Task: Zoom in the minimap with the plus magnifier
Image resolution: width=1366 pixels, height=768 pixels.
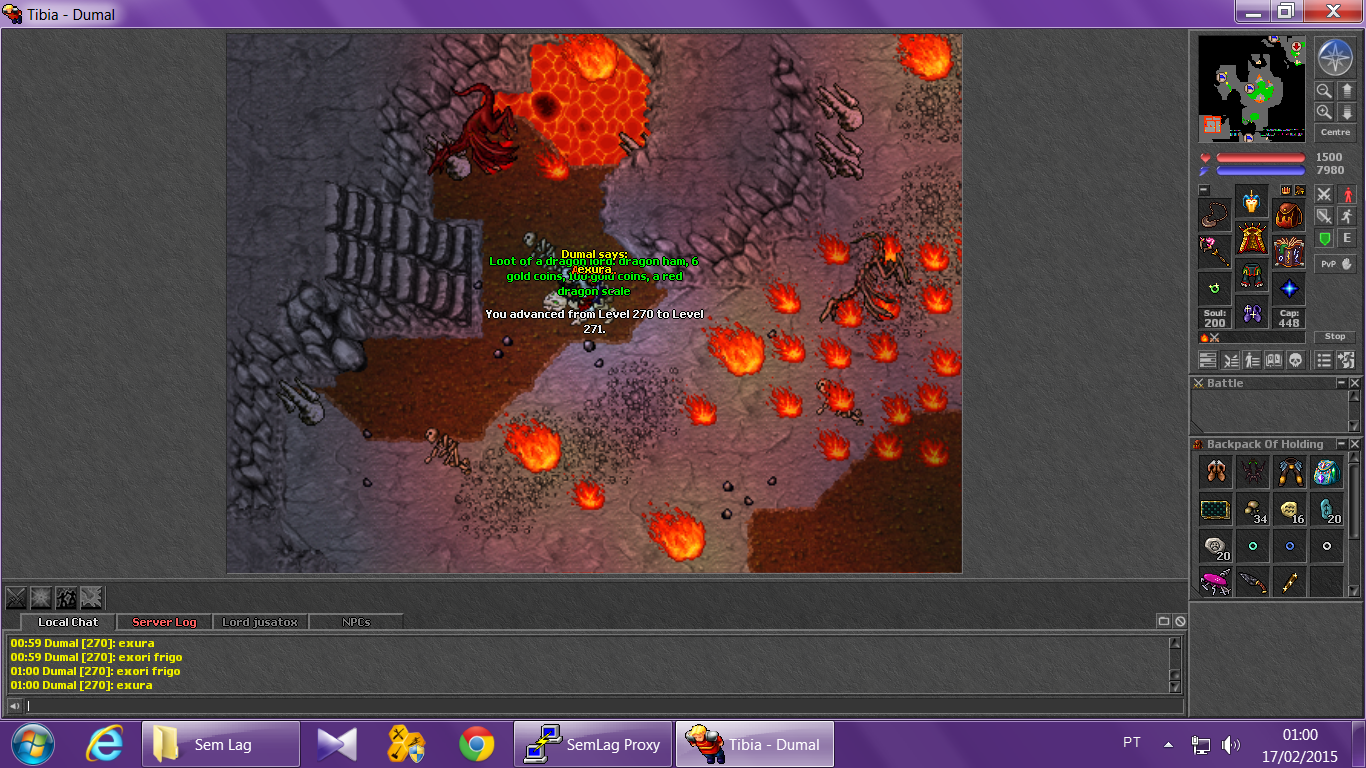Action: [1324, 112]
